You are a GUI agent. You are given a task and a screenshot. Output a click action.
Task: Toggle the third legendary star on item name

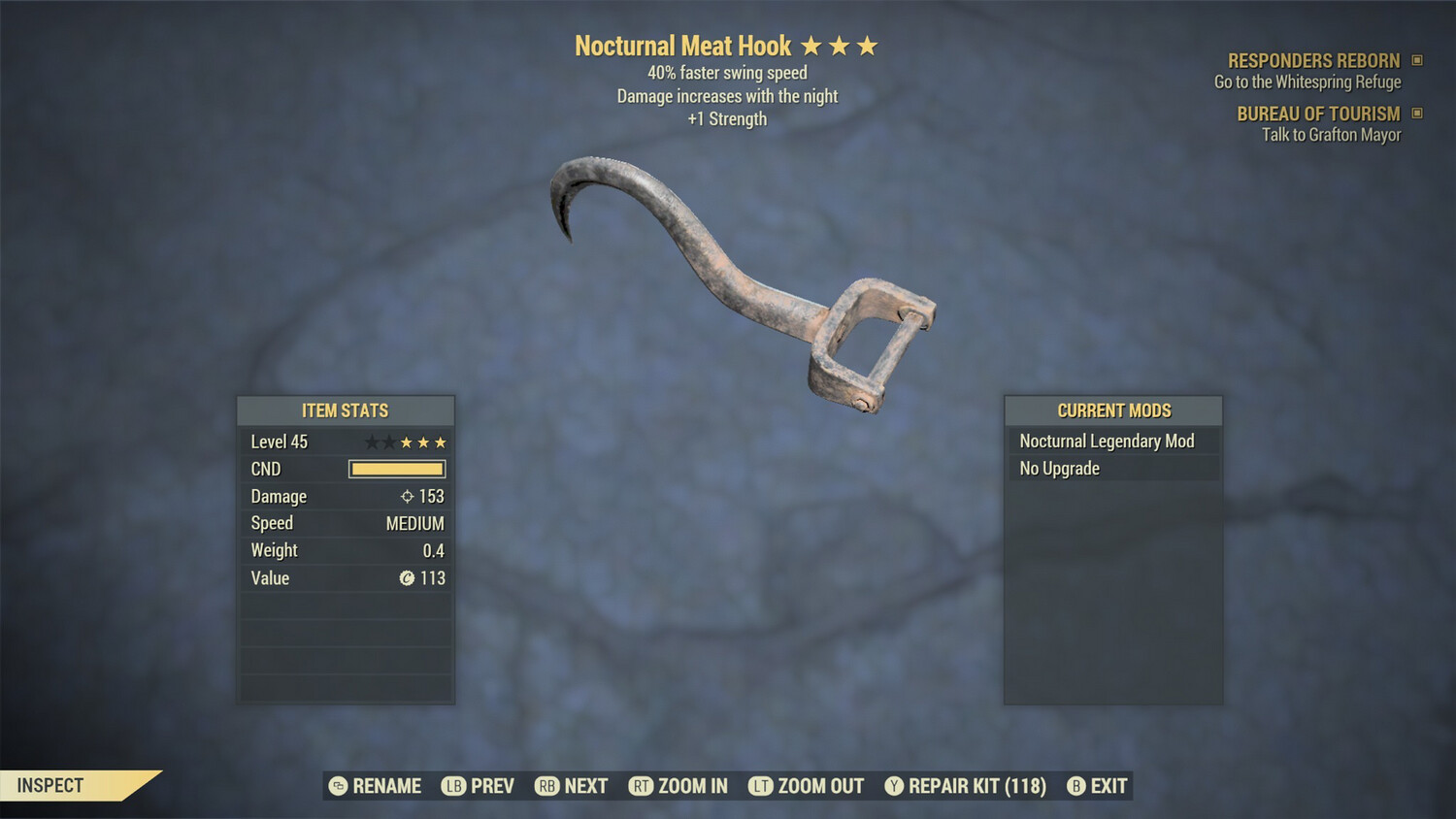867,45
